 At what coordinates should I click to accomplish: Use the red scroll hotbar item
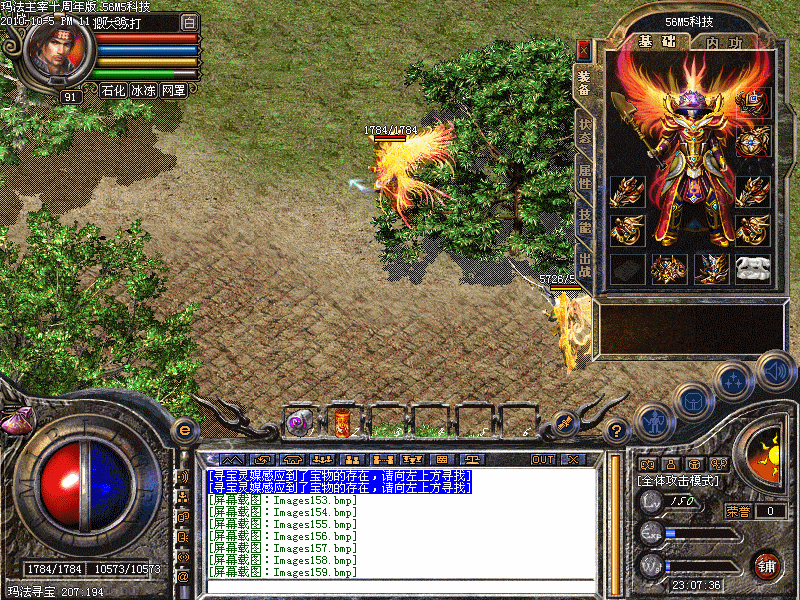[342, 422]
